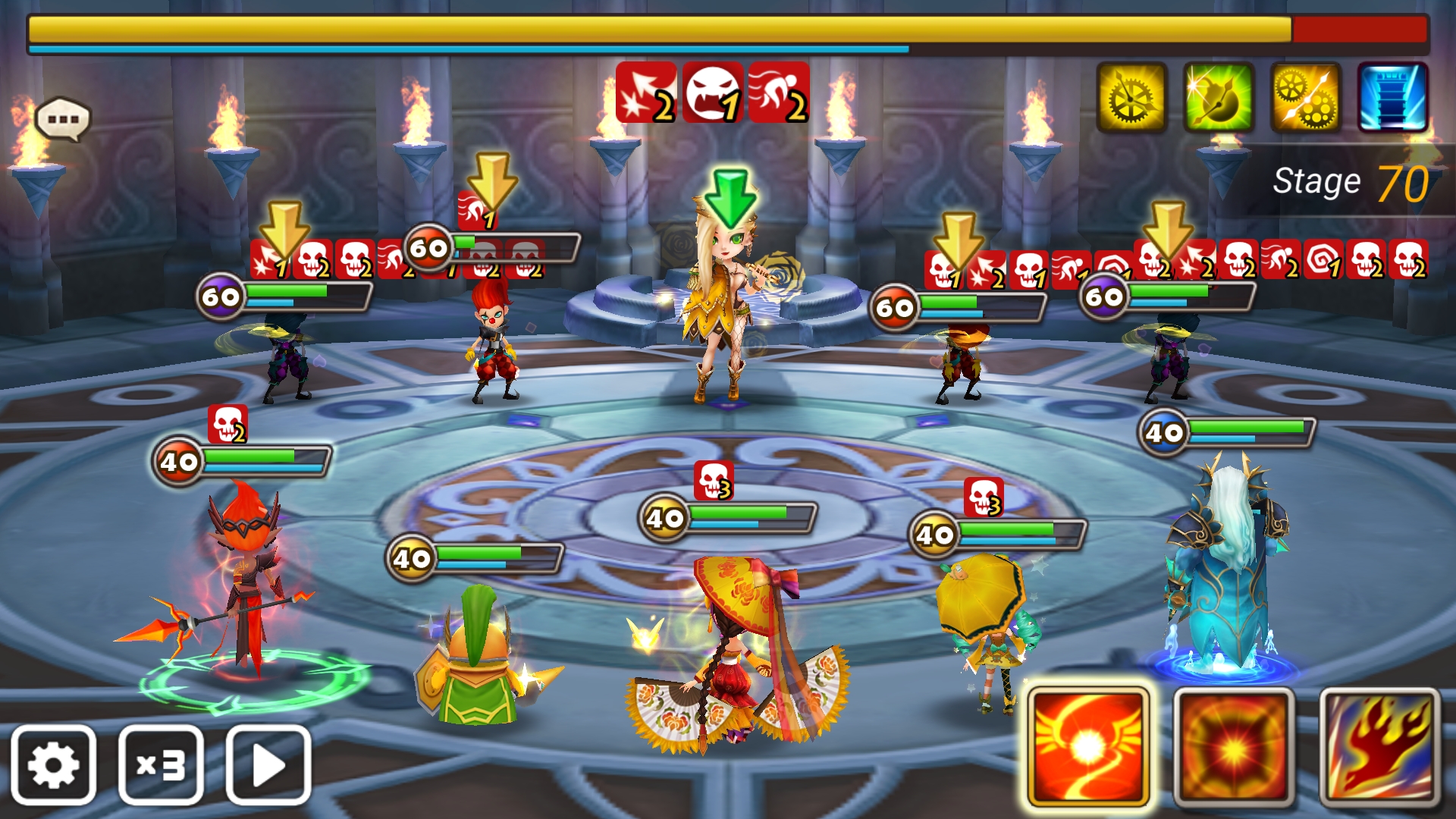
Task: Cast the flame phoenix skill
Action: 1379,746
